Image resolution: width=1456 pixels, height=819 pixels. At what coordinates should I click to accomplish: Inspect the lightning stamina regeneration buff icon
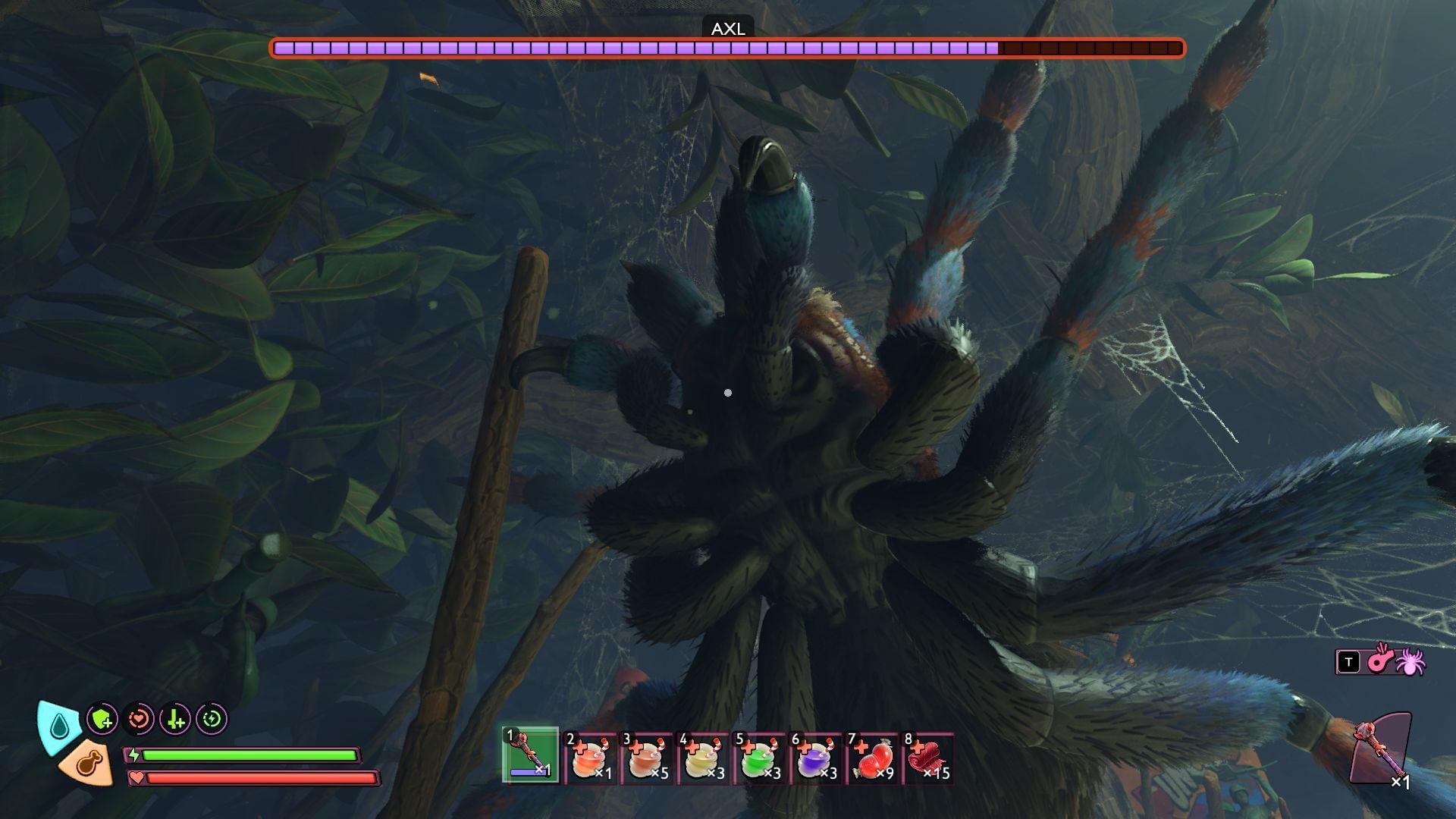tap(212, 719)
